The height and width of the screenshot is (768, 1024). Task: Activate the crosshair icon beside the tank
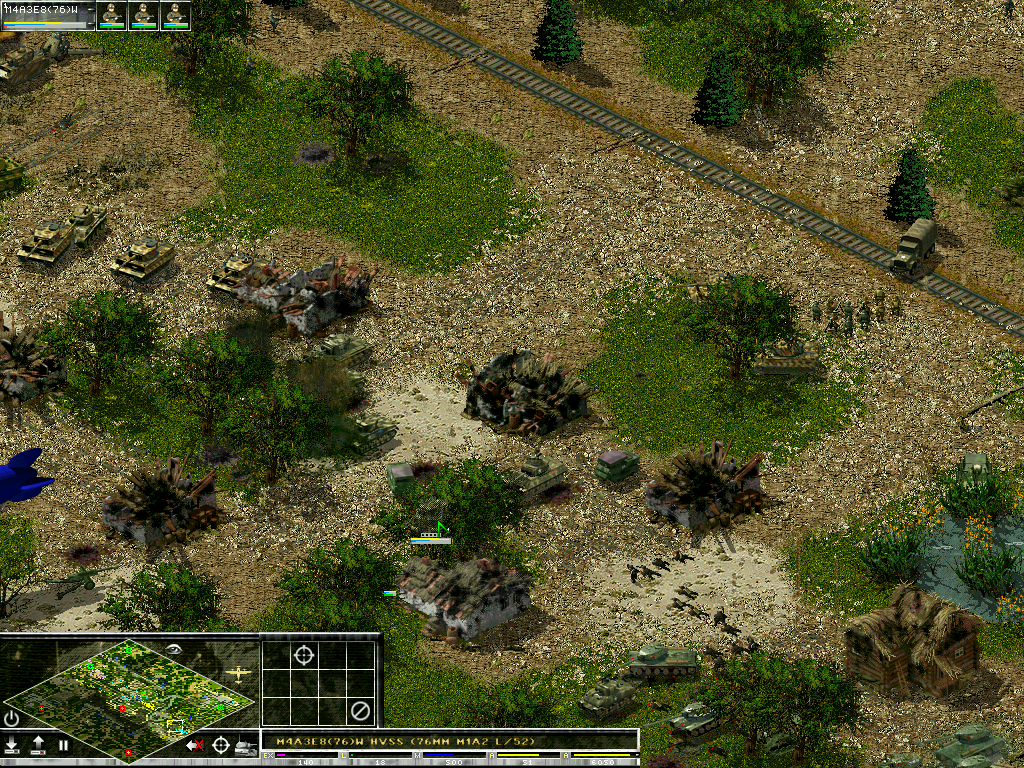pos(221,745)
